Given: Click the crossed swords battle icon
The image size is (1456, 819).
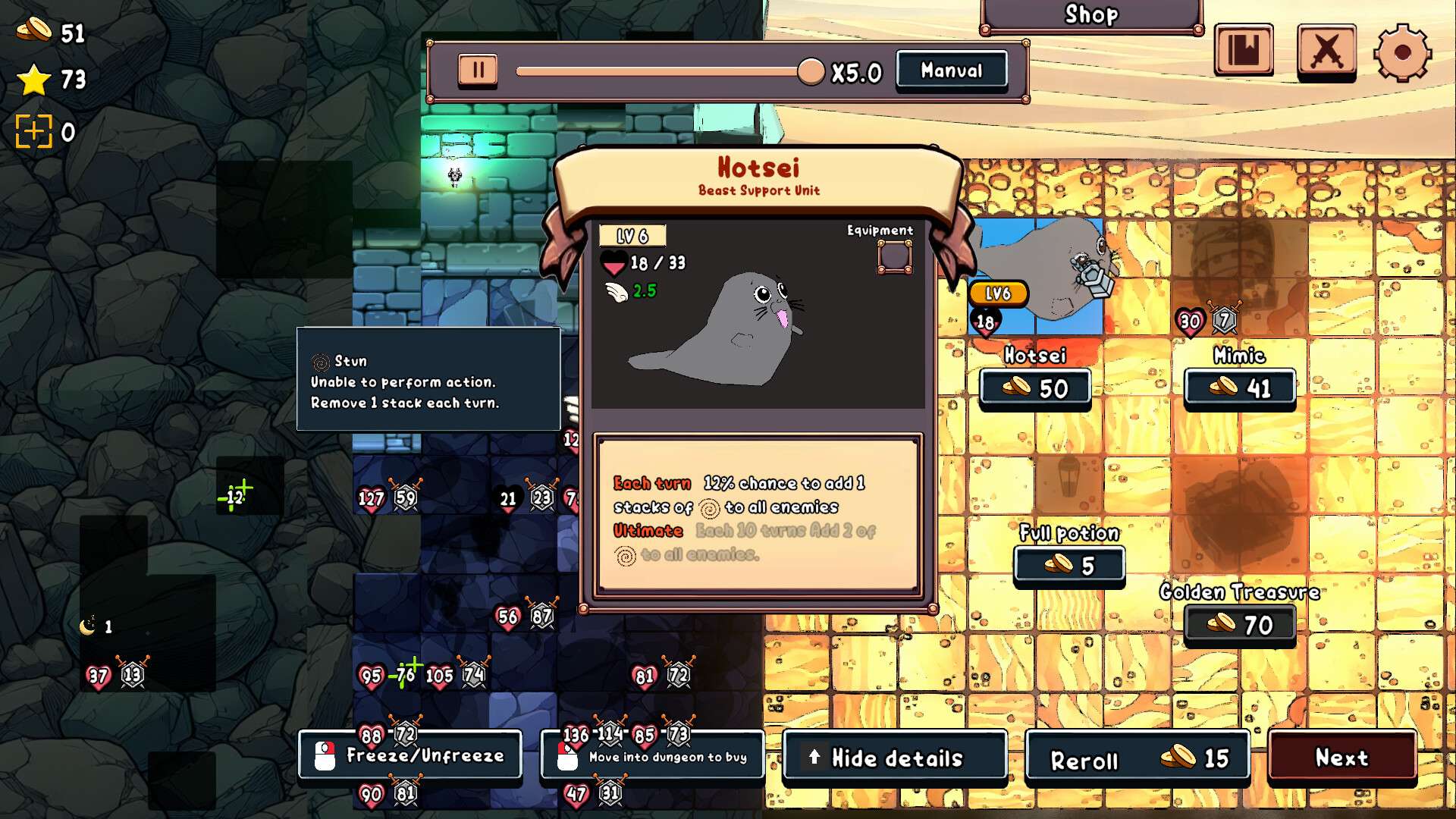Looking at the screenshot, I should coord(1326,52).
